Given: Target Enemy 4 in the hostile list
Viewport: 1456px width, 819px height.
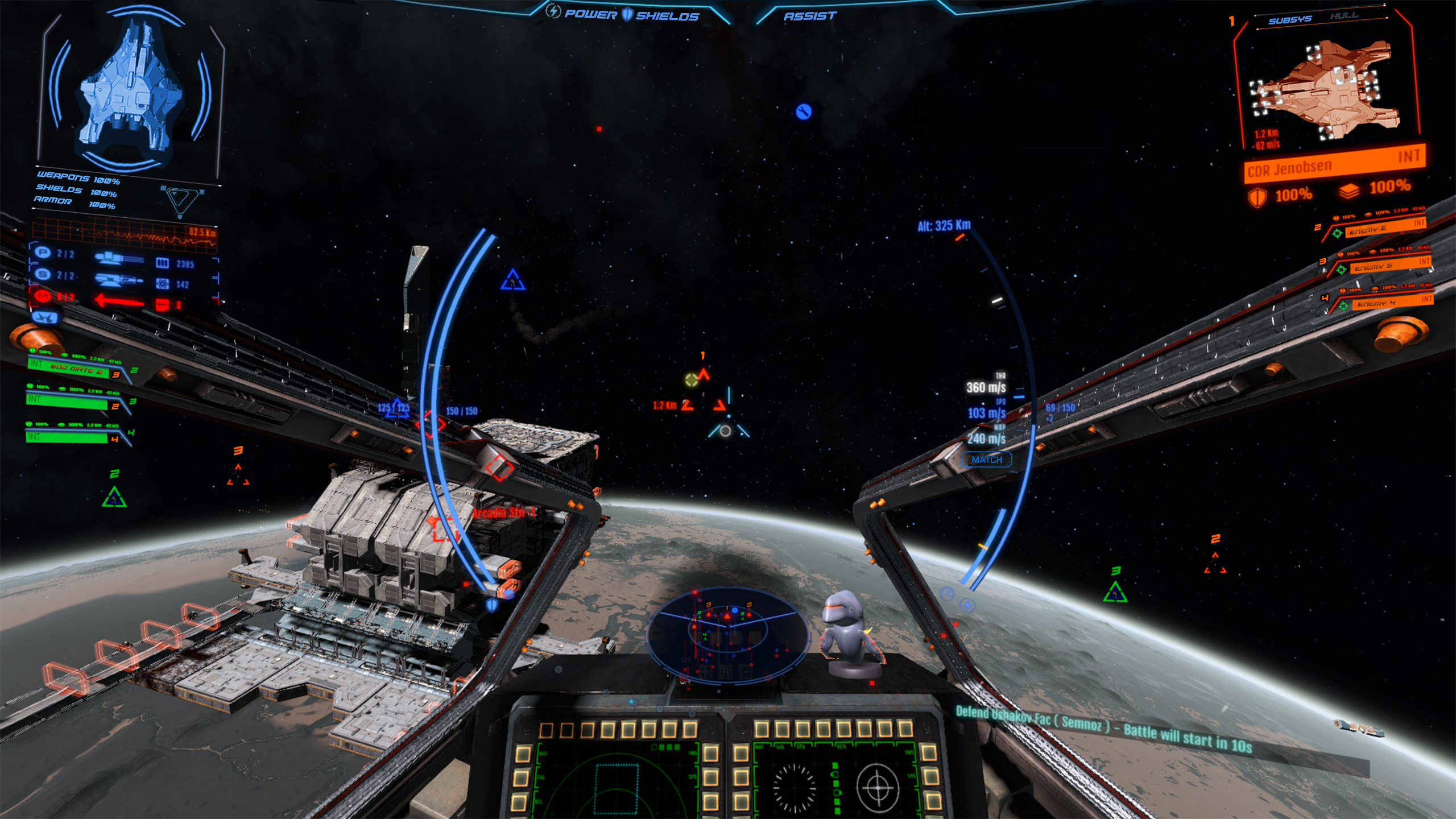Looking at the screenshot, I should point(1385,302).
